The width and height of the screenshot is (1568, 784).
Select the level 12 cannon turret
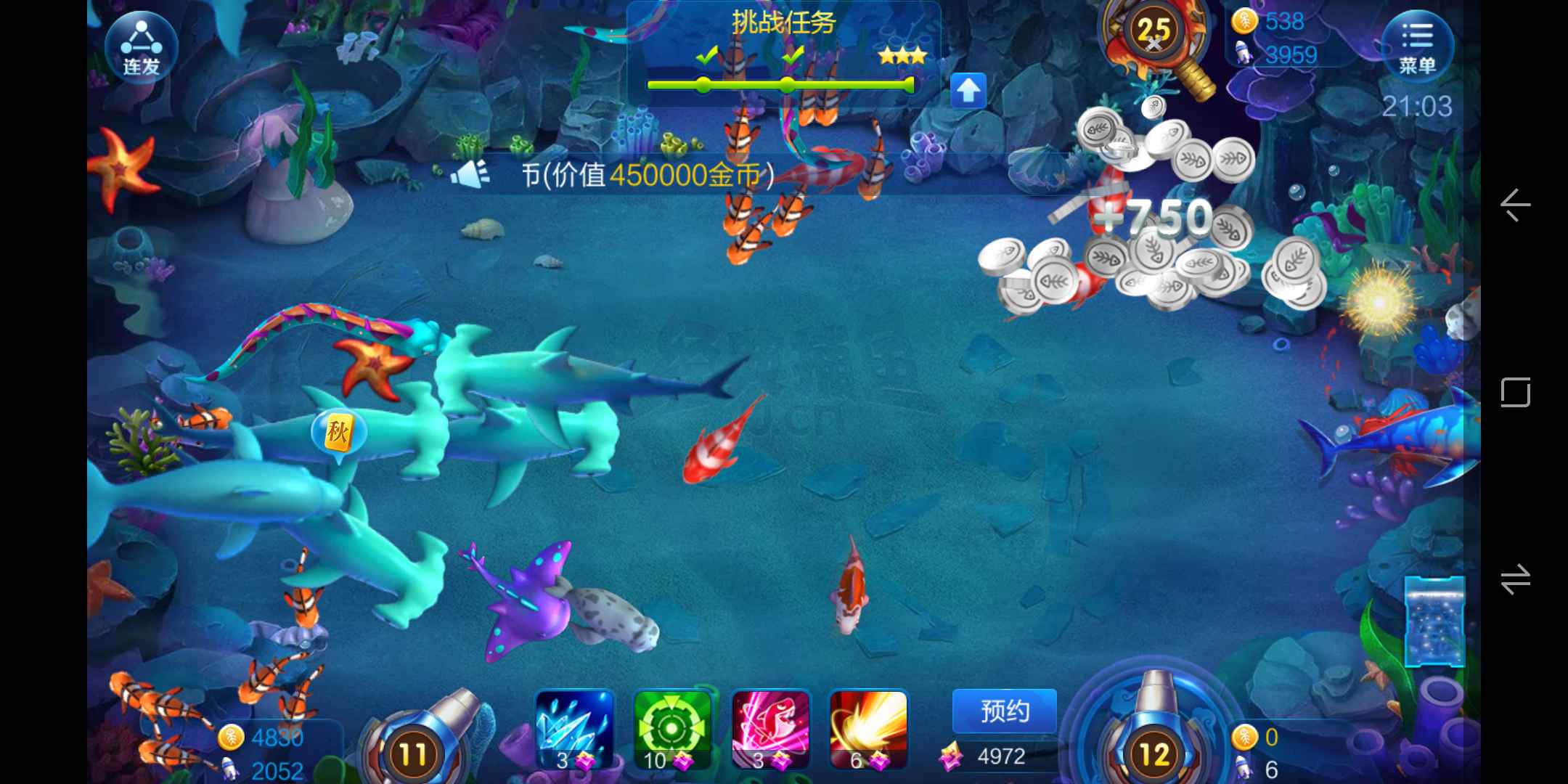[1154, 748]
